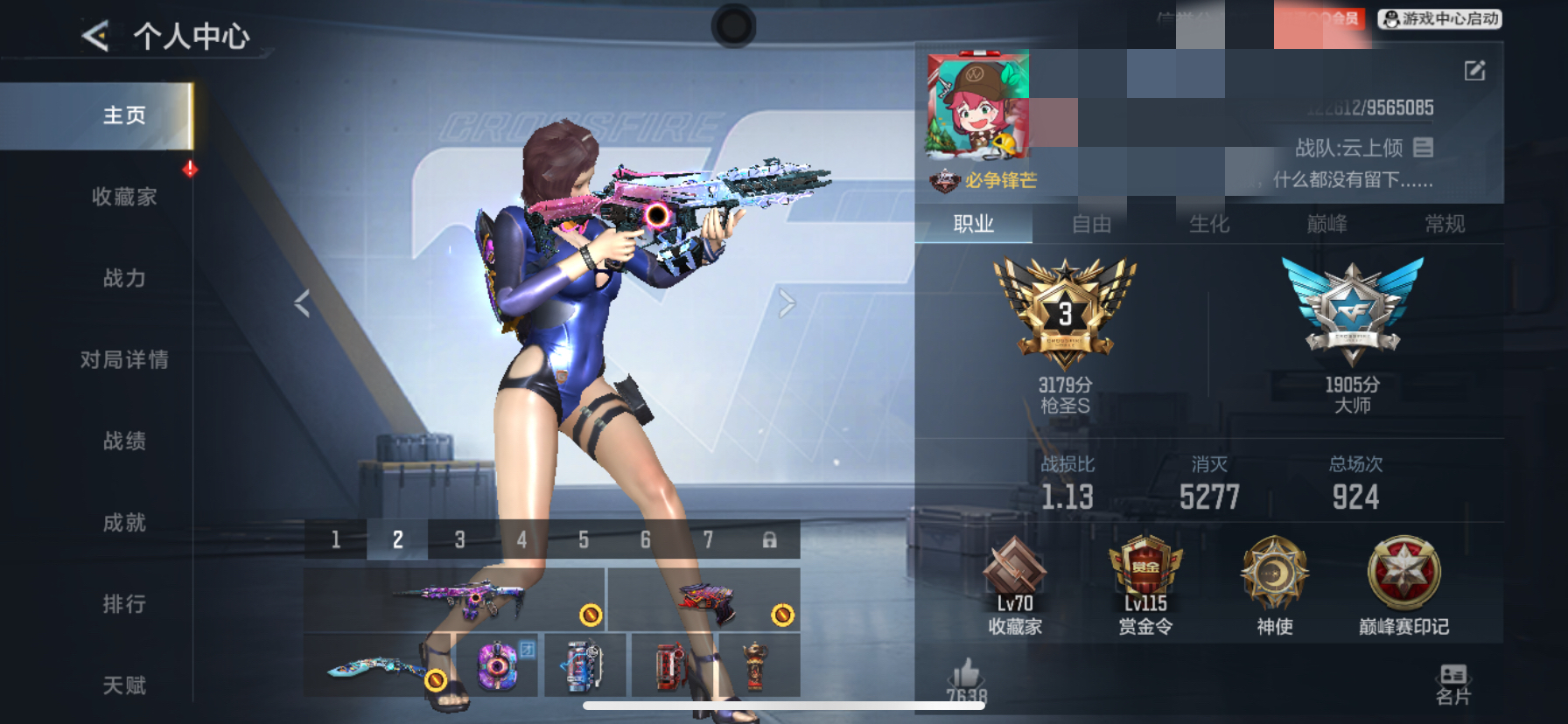1568x724 pixels.
Task: Click the locked loadout slot
Action: (769, 540)
